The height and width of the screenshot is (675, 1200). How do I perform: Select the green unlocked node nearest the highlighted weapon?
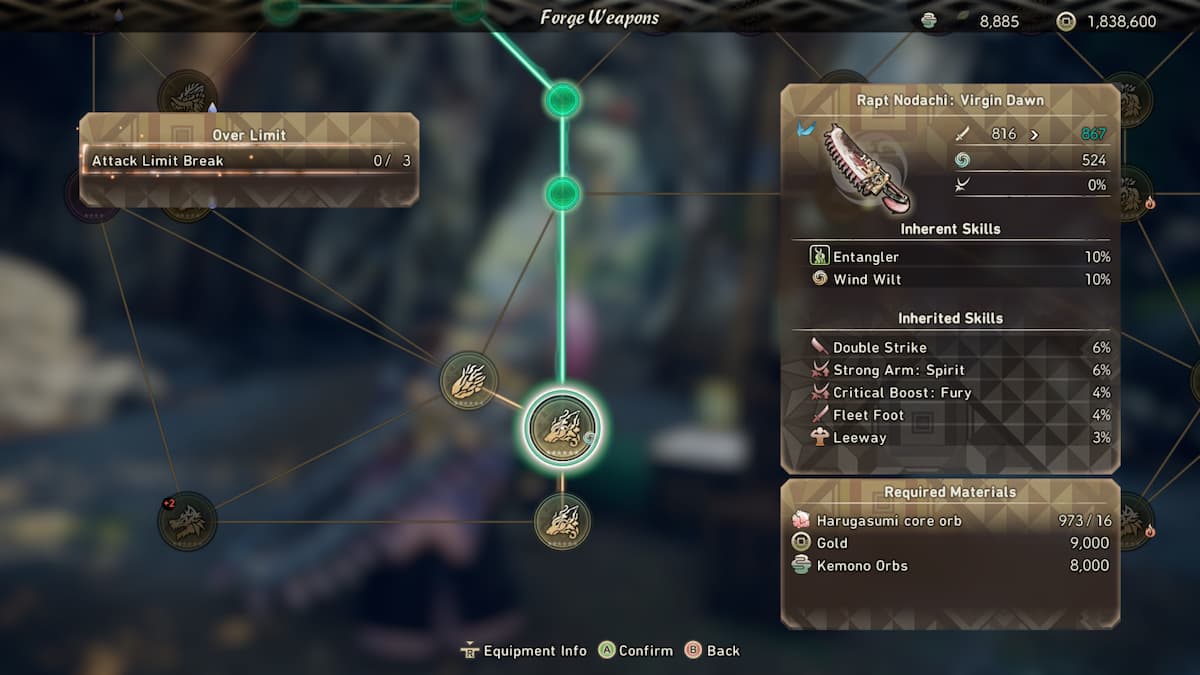point(562,193)
